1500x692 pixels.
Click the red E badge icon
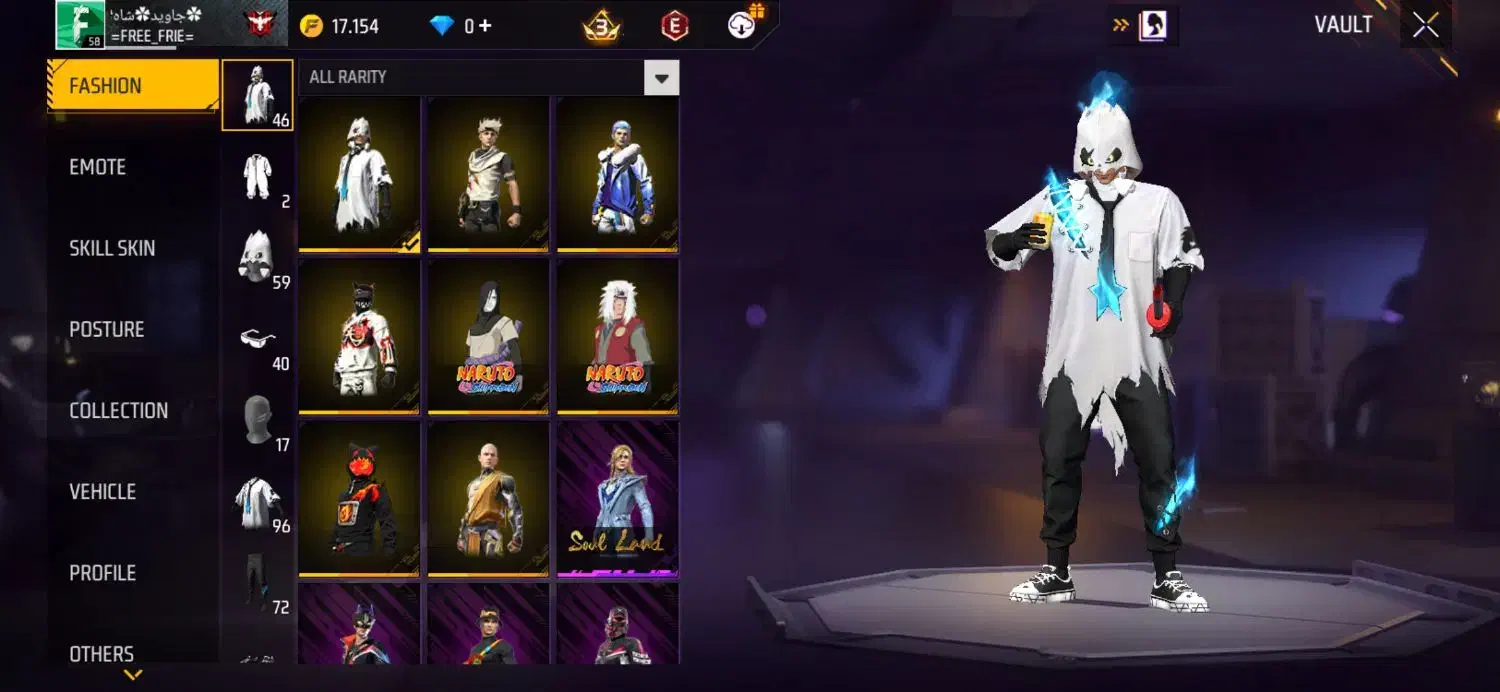[x=675, y=26]
